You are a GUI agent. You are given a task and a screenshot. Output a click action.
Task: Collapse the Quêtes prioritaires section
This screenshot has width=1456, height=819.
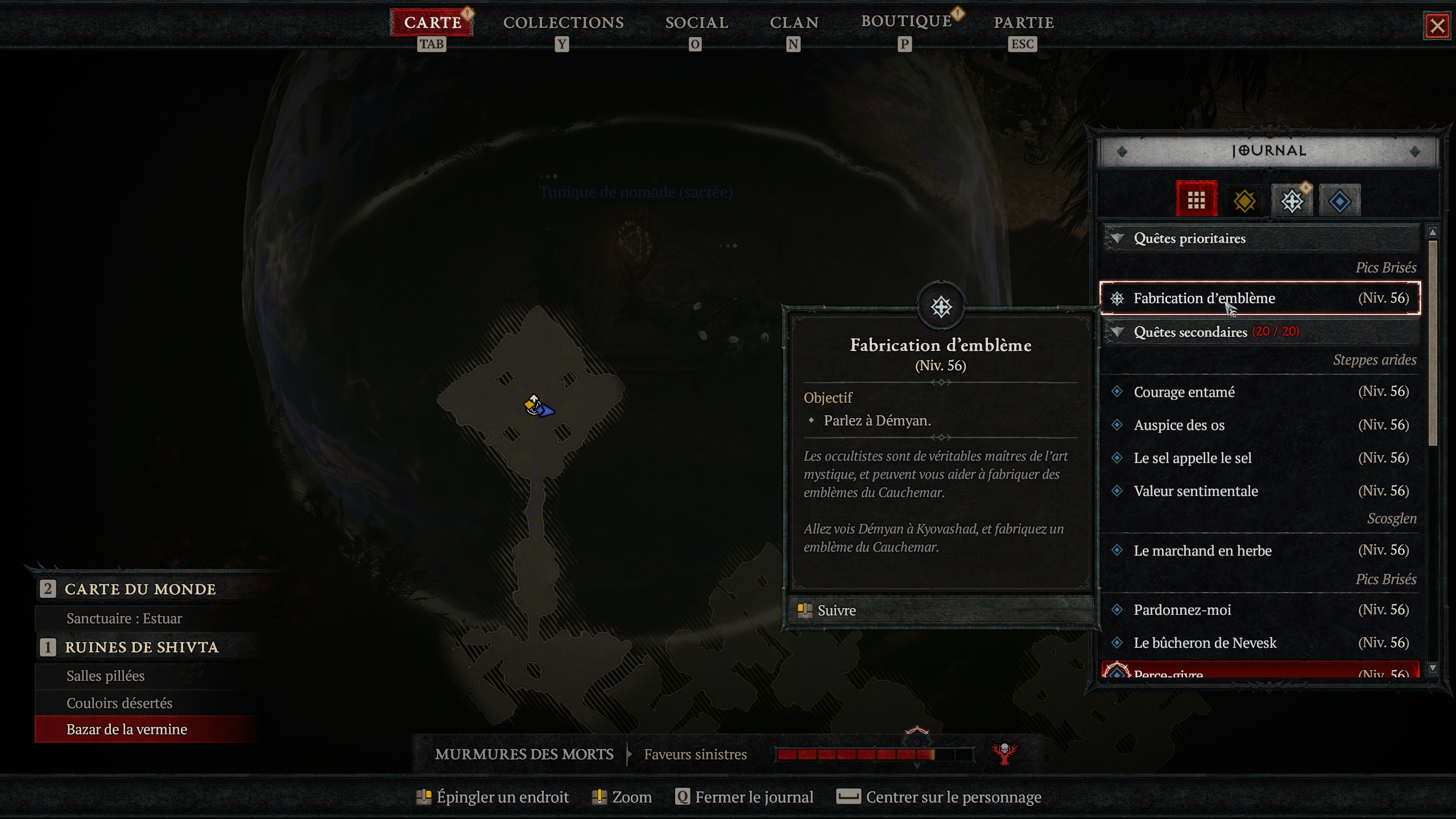1118,238
